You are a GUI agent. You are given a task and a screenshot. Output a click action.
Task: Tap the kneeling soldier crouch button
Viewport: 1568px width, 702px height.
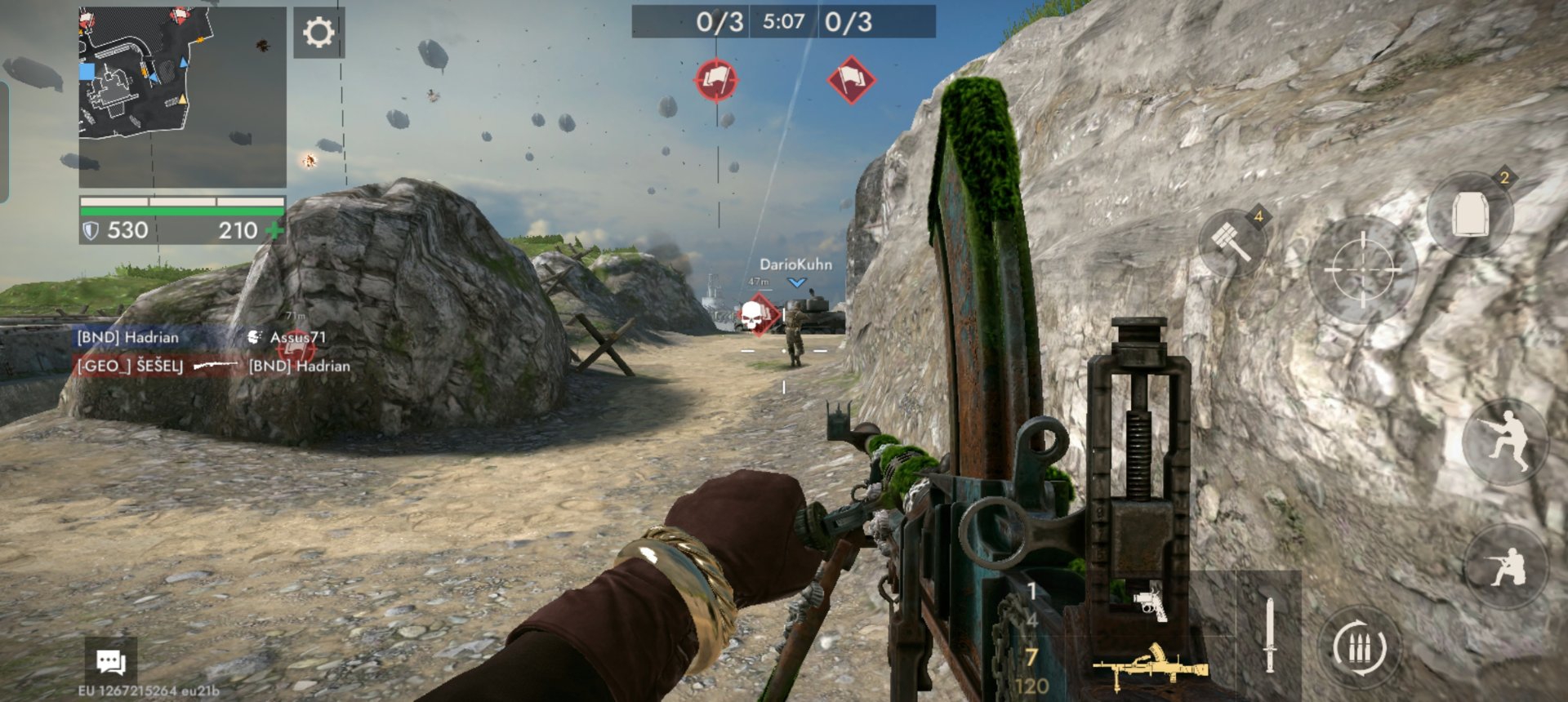1505,566
